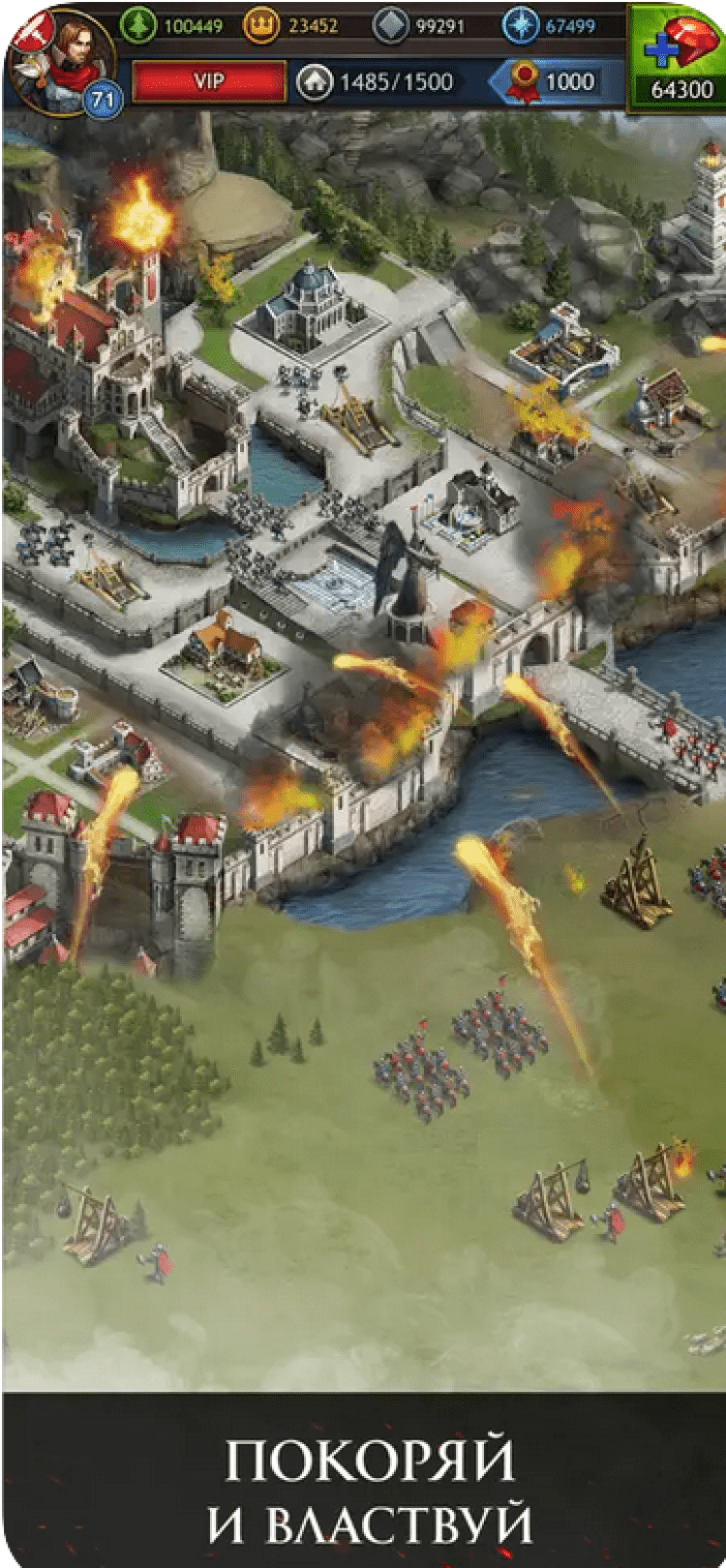The height and width of the screenshot is (1568, 726).
Task: Tap the wood resource tree icon
Action: (x=138, y=25)
